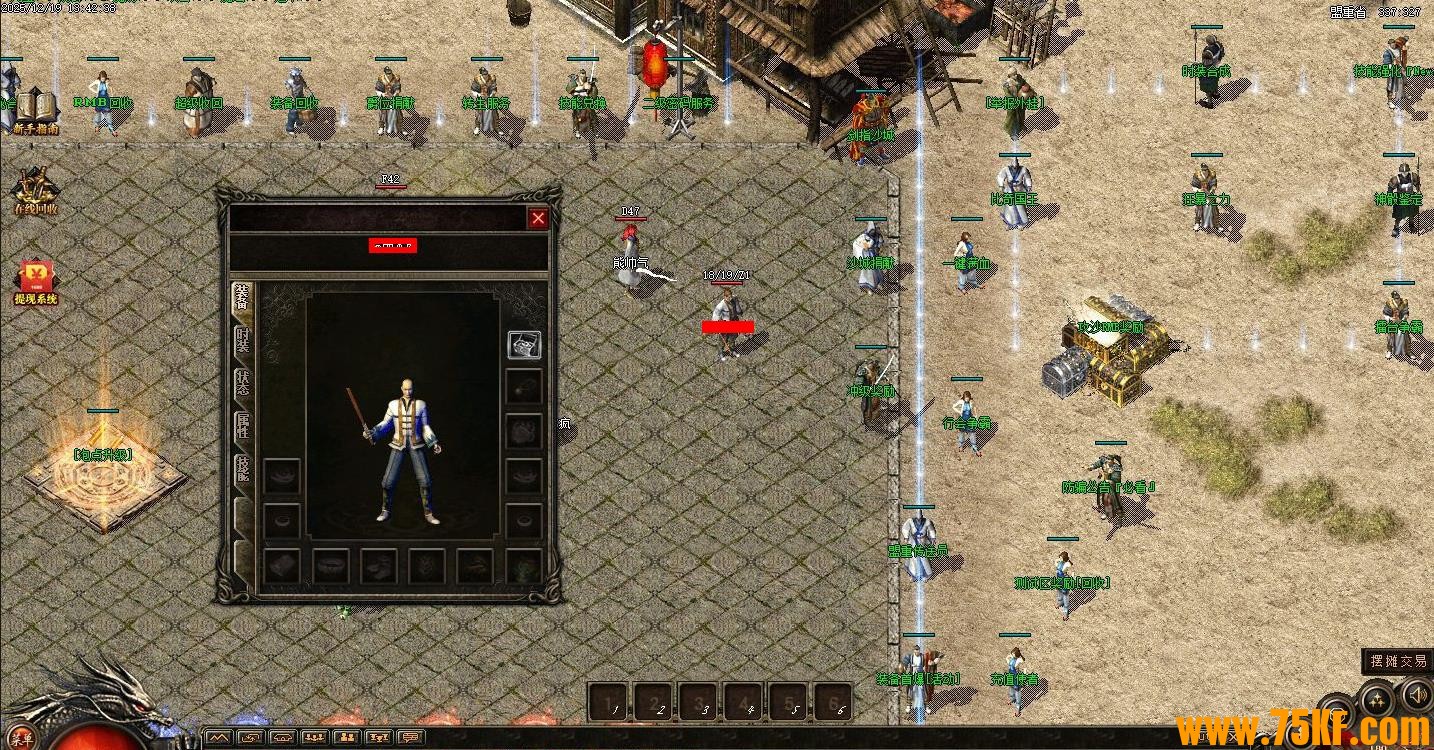Screen dimensions: 1434x750
Task: Open the 菜单 round menu button
Action: [x=24, y=739]
